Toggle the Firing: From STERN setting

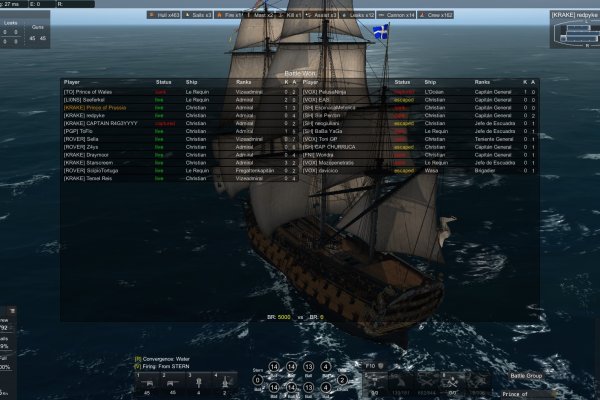tap(167, 365)
